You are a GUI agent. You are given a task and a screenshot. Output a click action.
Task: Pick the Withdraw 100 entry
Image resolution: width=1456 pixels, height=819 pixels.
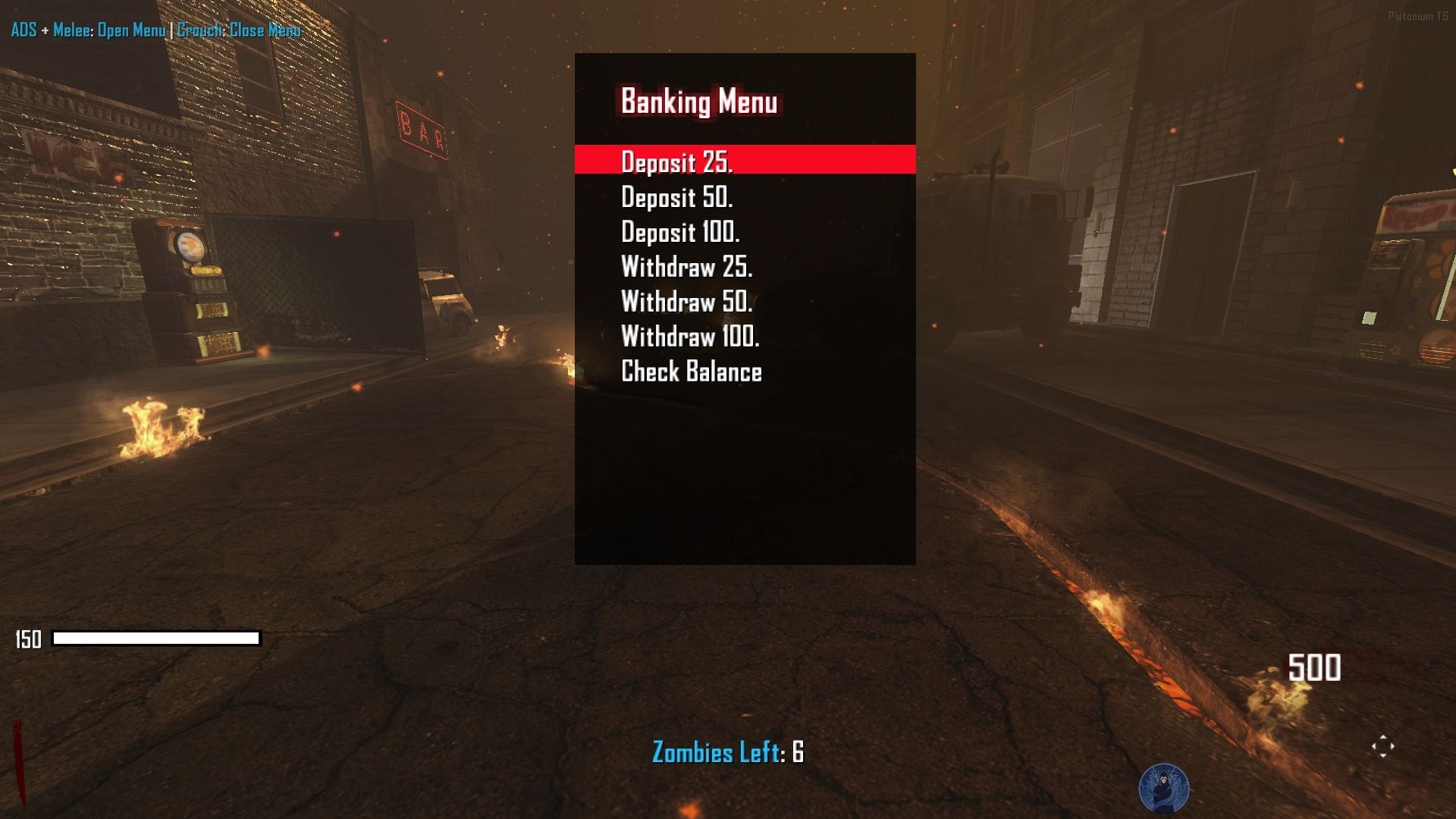[690, 337]
